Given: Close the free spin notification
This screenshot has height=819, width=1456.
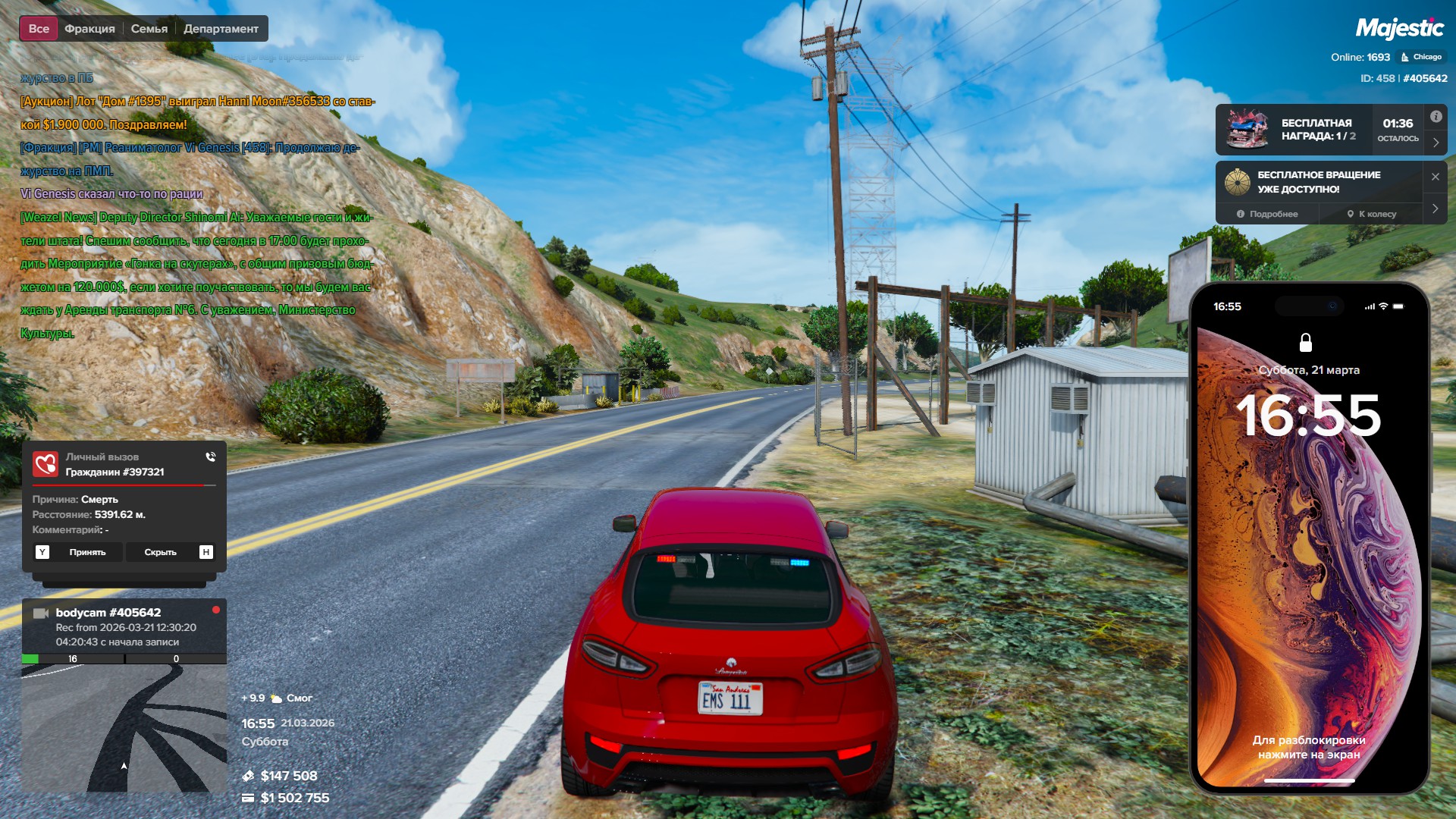Looking at the screenshot, I should point(1436,177).
